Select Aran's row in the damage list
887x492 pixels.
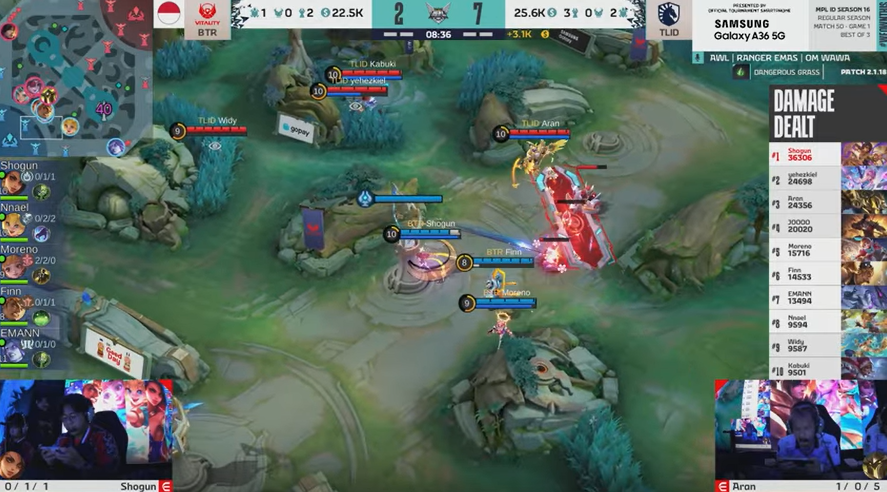(805, 204)
